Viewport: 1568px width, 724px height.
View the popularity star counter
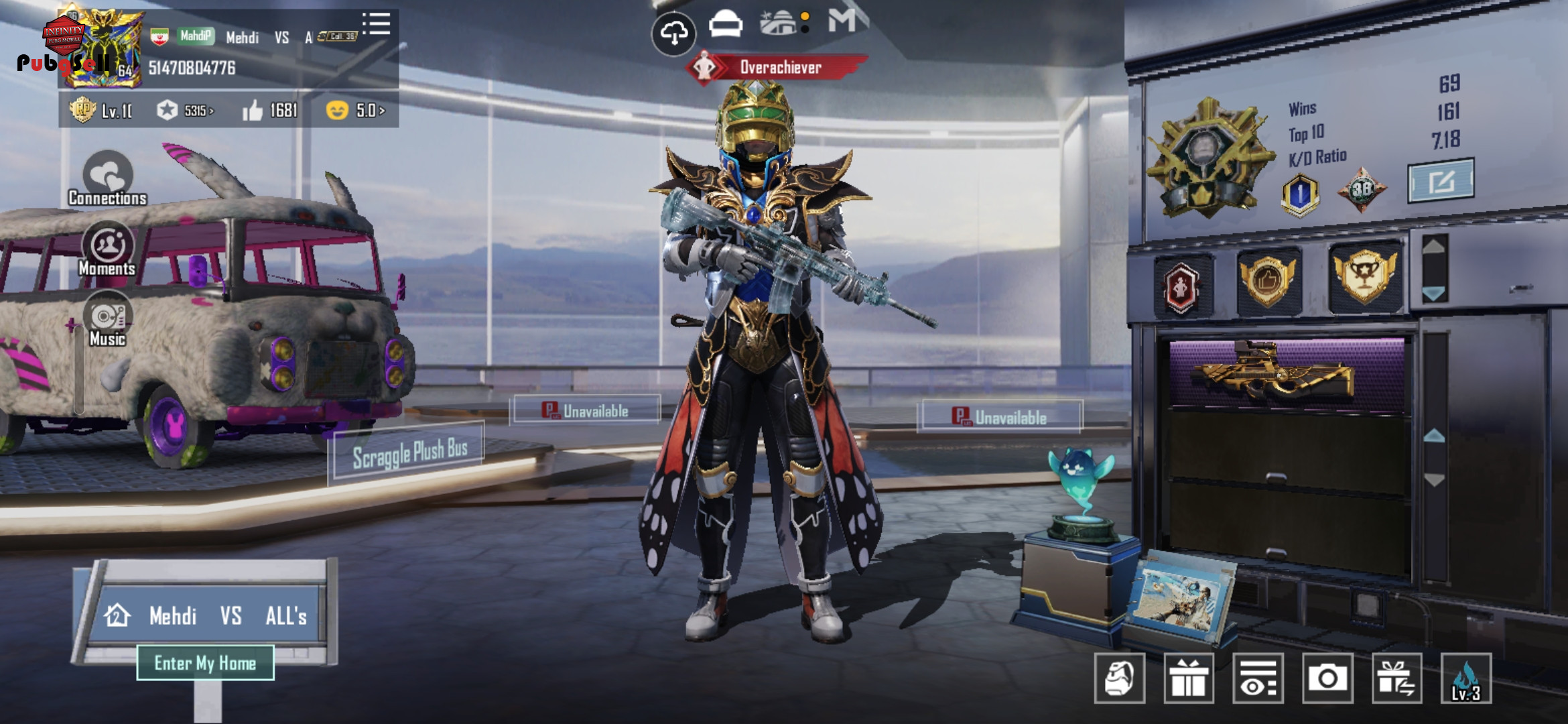[185, 110]
